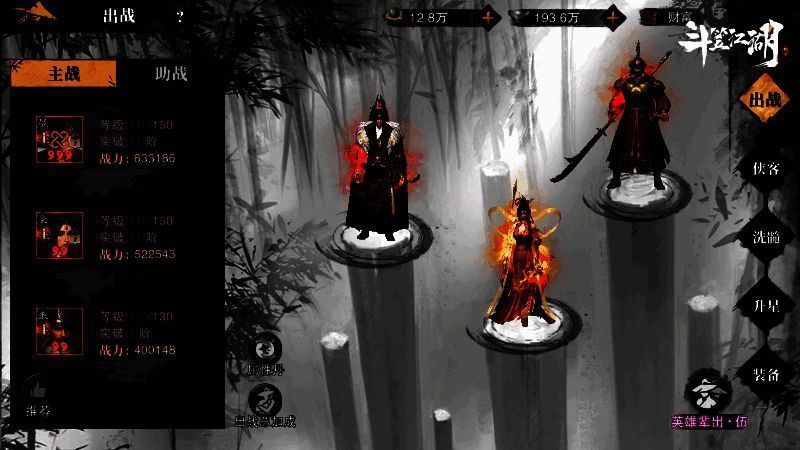Open the question mark help
The width and height of the screenshot is (800, 450).
pyautogui.click(x=180, y=16)
